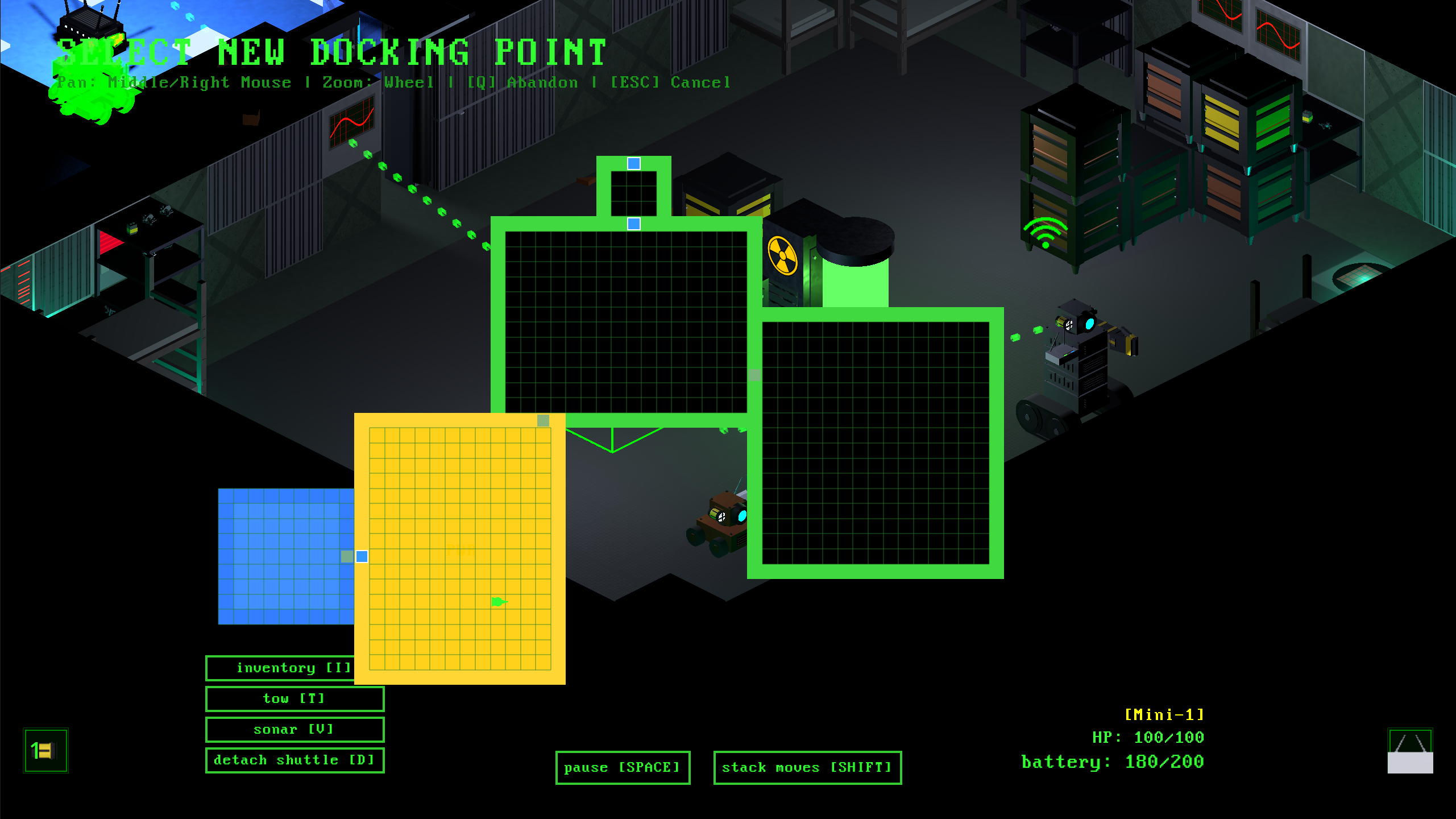Pause the game with the pause button

(x=622, y=767)
